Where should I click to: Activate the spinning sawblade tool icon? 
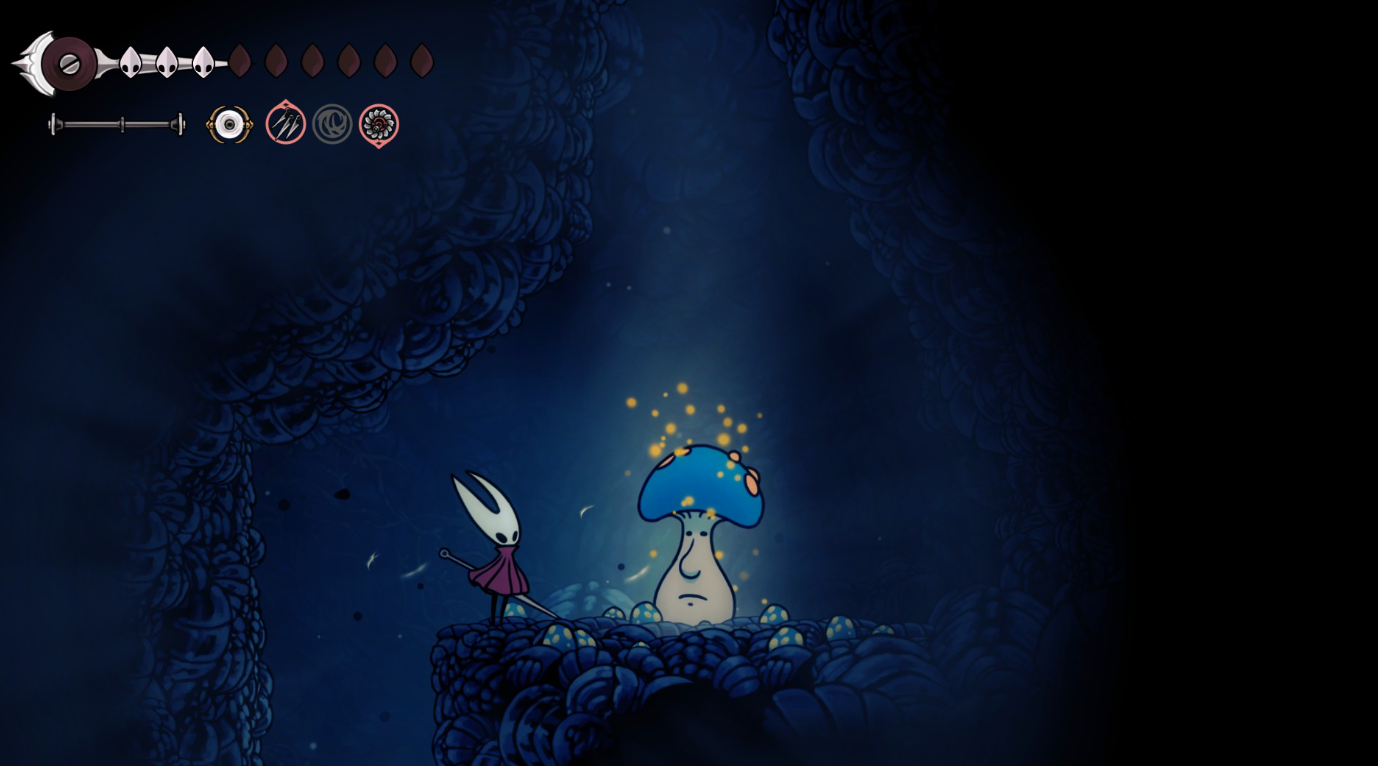click(x=379, y=125)
